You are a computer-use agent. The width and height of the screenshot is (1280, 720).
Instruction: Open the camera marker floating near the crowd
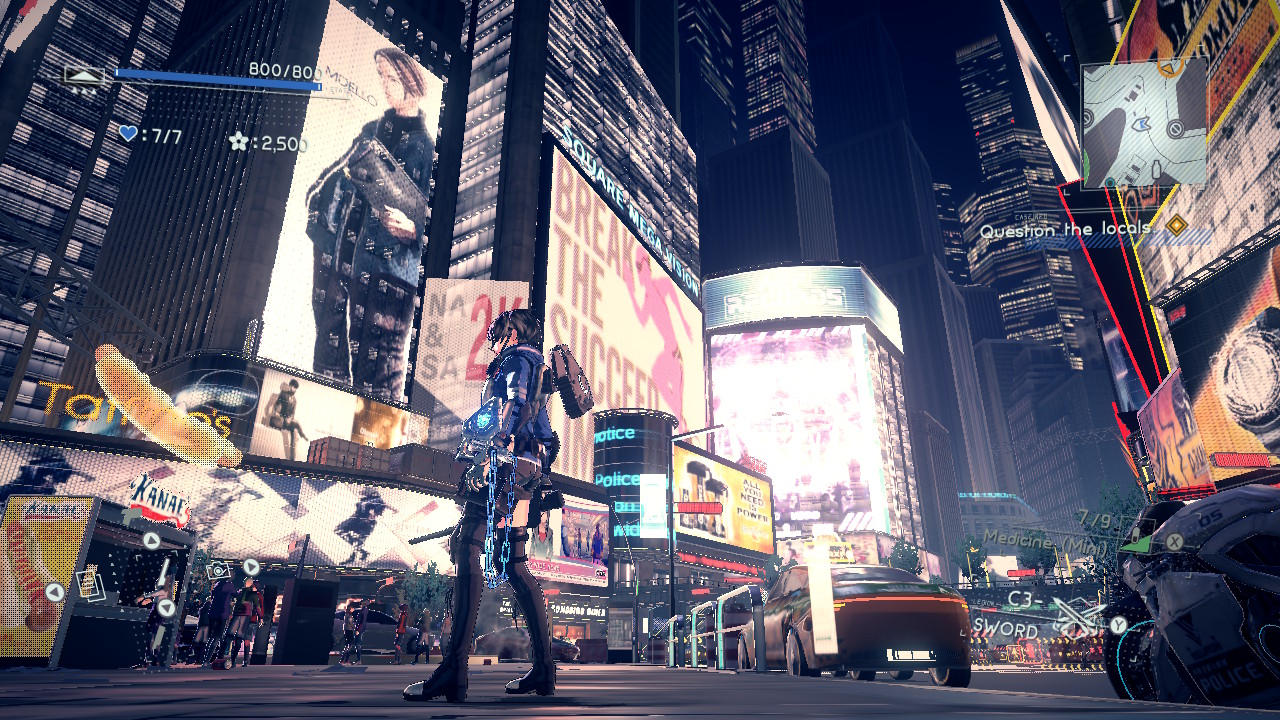click(217, 571)
